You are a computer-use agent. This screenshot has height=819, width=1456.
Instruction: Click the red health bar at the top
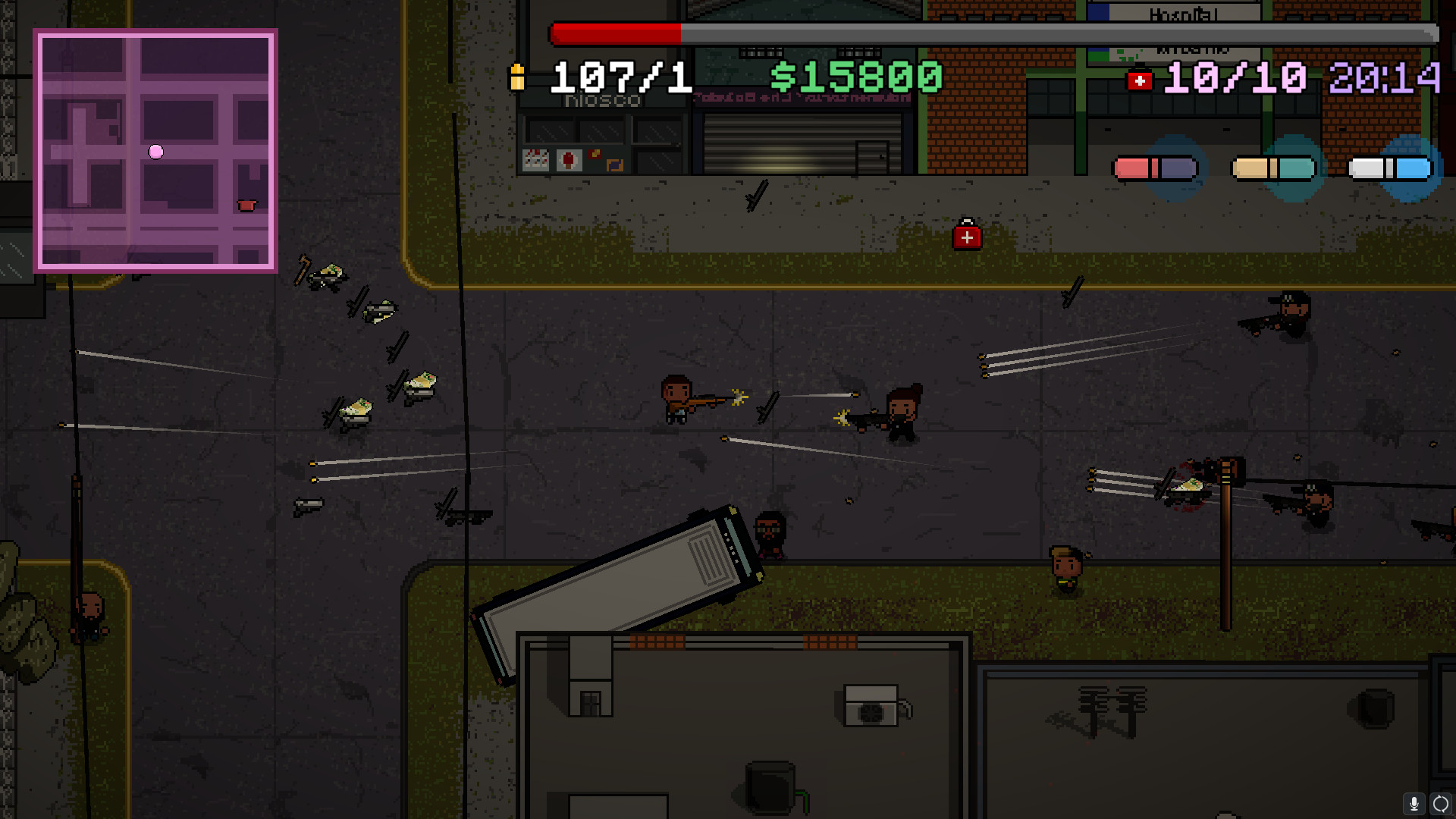click(x=616, y=33)
